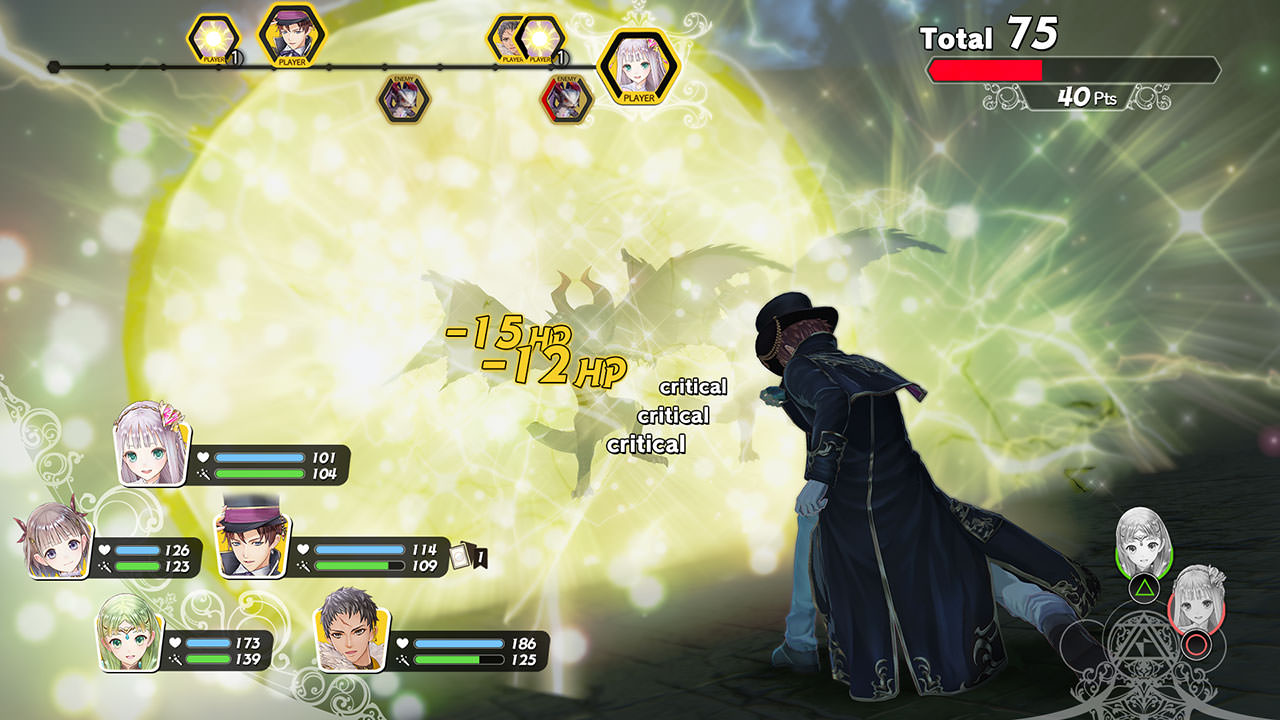Screen dimensions: 1280x720
Task: Click the large silver-haired girl active turn marker
Action: (x=638, y=66)
